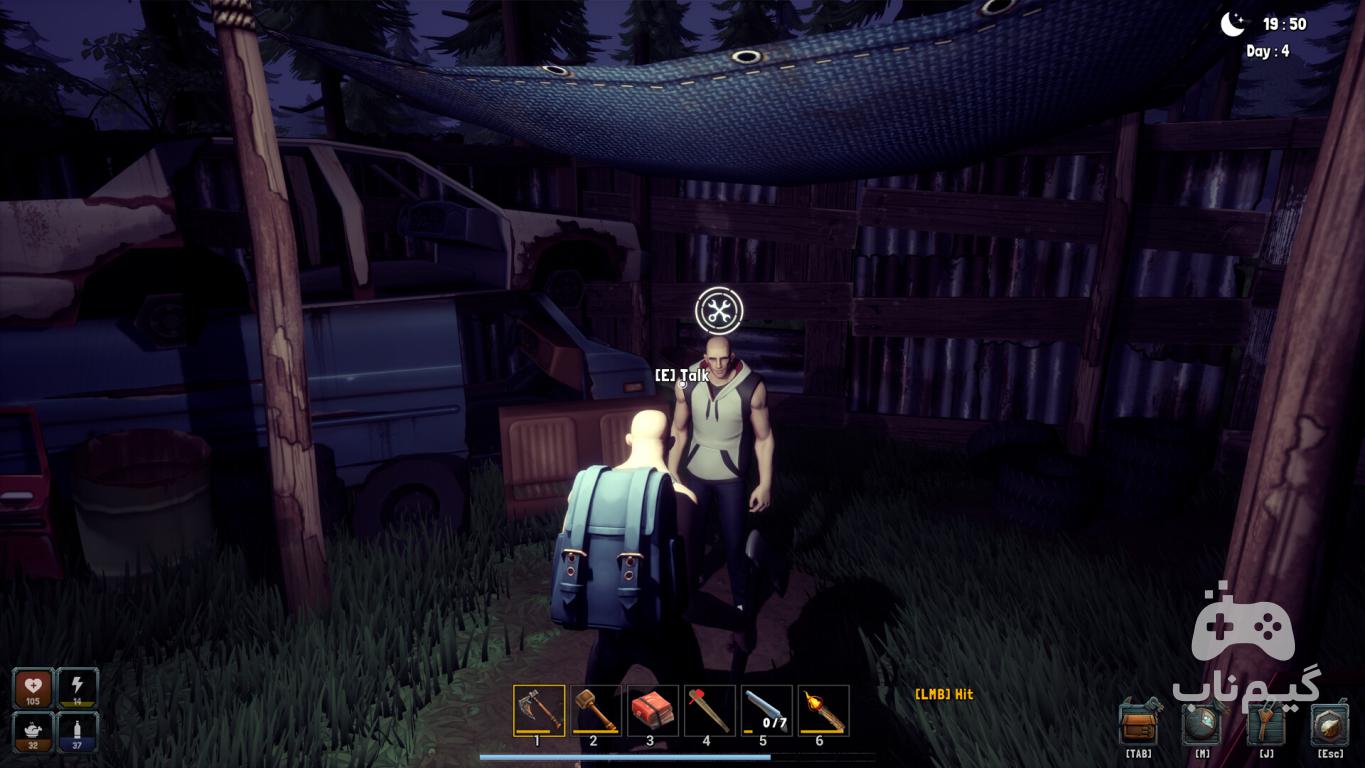Equip the blue tool showing 0/7
The image size is (1365, 768).
coord(766,710)
